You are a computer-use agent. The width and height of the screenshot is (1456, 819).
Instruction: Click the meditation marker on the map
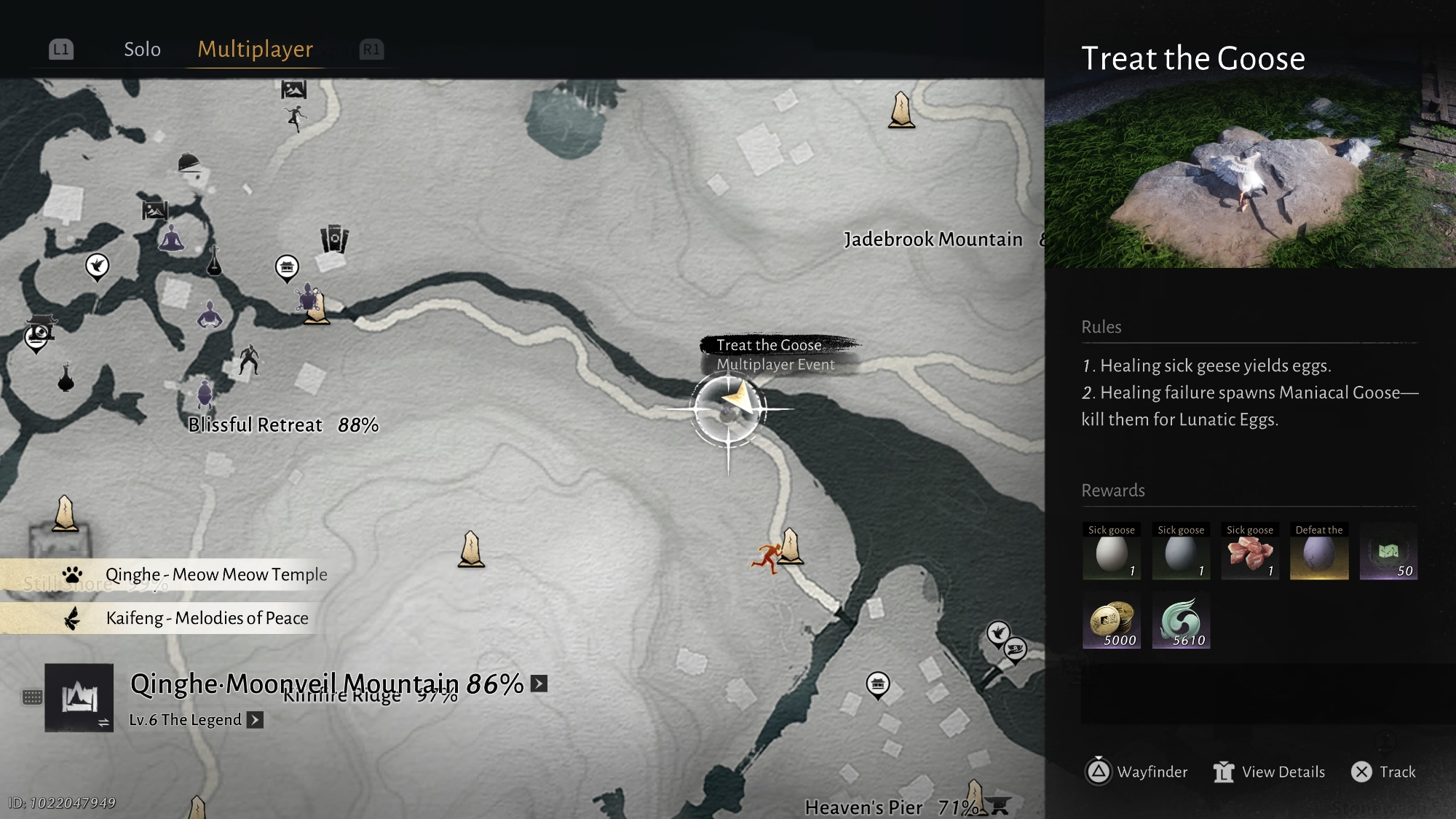pyautogui.click(x=172, y=238)
